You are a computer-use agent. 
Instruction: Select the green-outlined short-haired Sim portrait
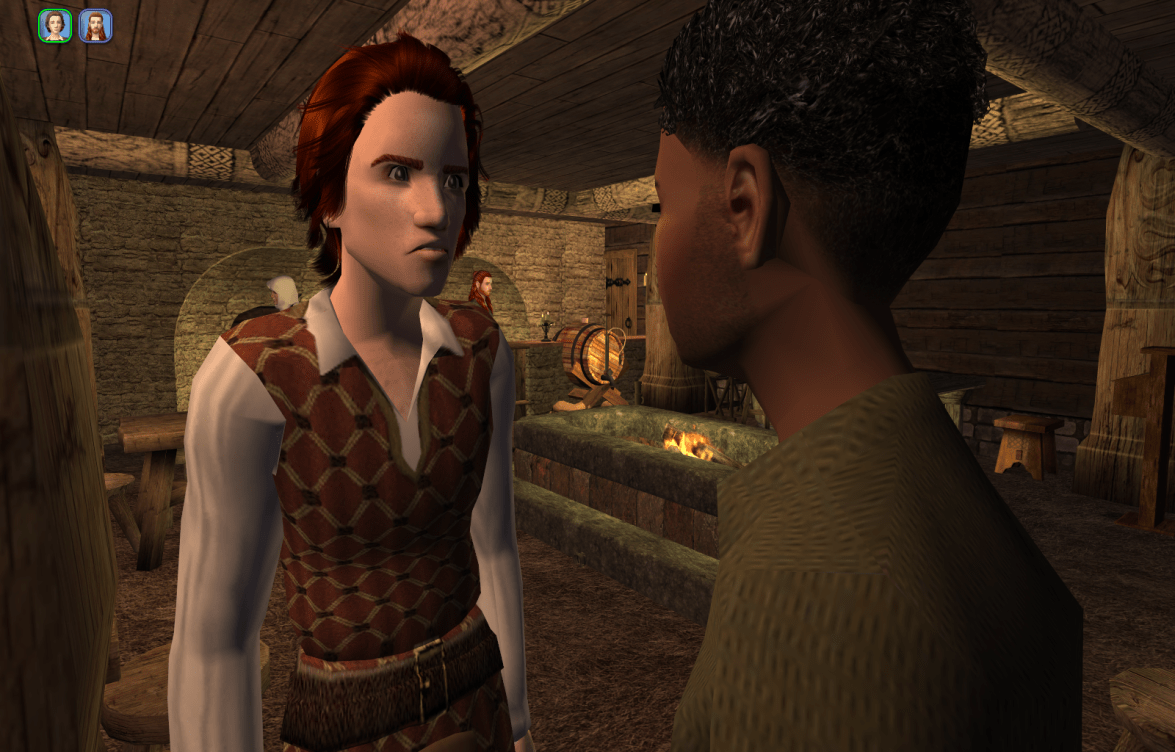(x=55, y=26)
